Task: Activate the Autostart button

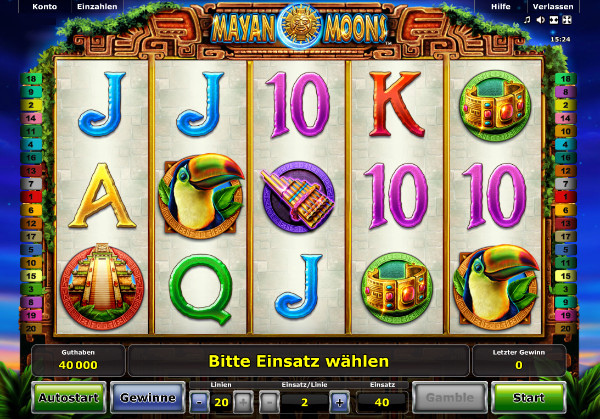Action: click(x=68, y=397)
